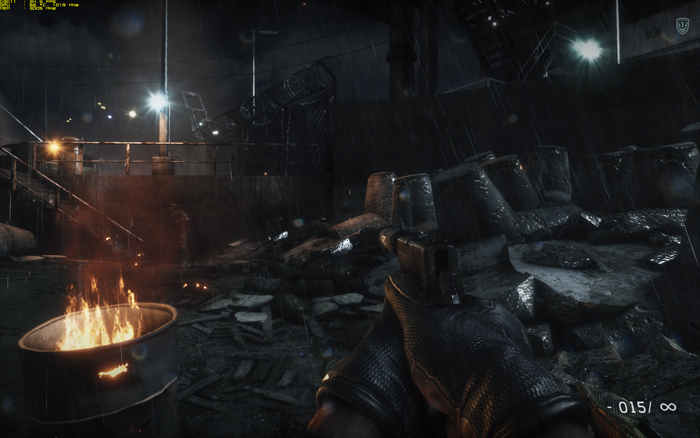Click the shield emblem badge icon
The height and width of the screenshot is (438, 700).
coord(682,26)
